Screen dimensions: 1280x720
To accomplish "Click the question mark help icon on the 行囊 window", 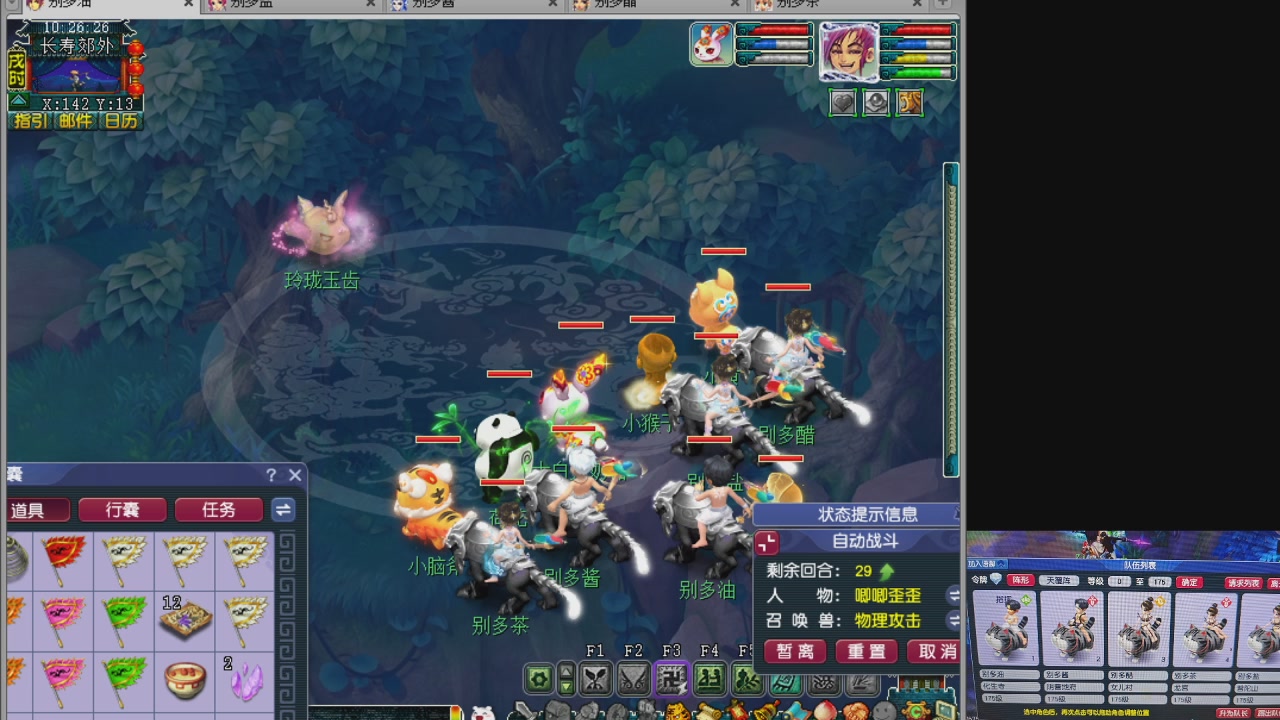I will pos(270,475).
